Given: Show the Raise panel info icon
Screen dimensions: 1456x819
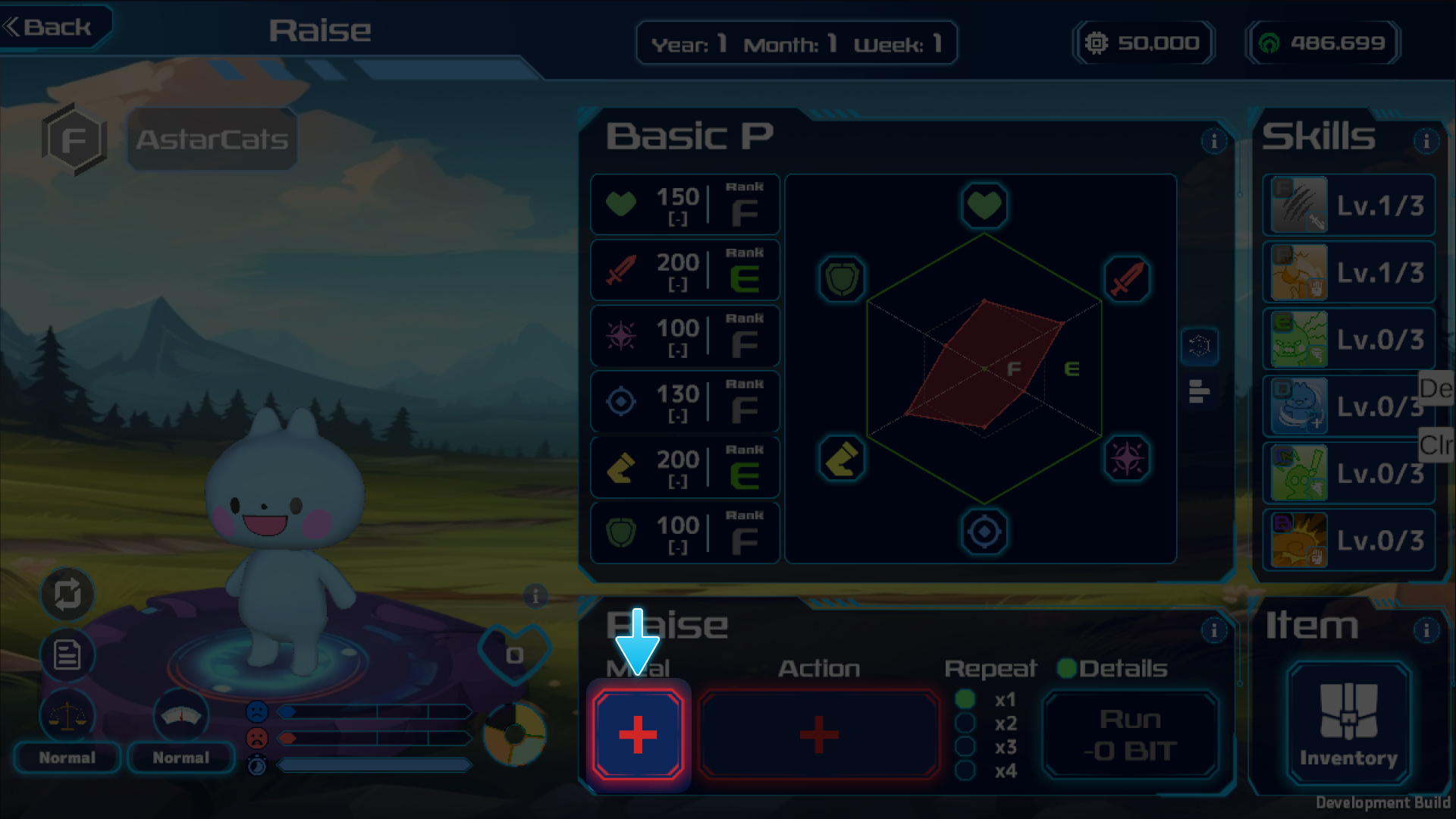Looking at the screenshot, I should click(1213, 630).
